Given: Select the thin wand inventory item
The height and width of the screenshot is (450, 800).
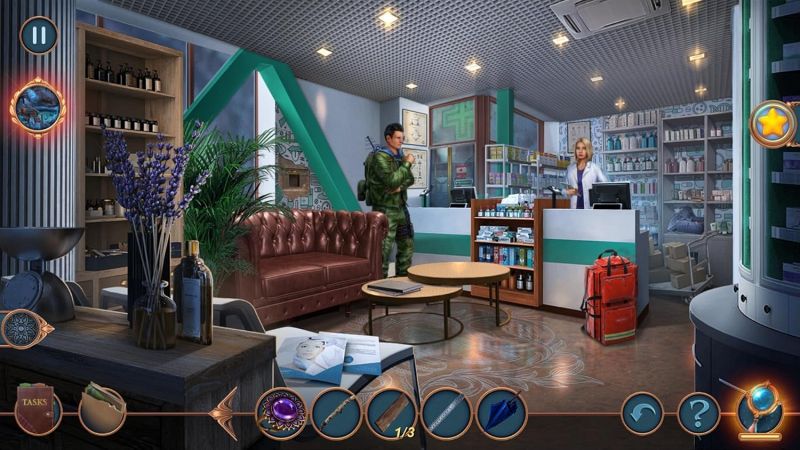Looking at the screenshot, I should pyautogui.click(x=336, y=413).
